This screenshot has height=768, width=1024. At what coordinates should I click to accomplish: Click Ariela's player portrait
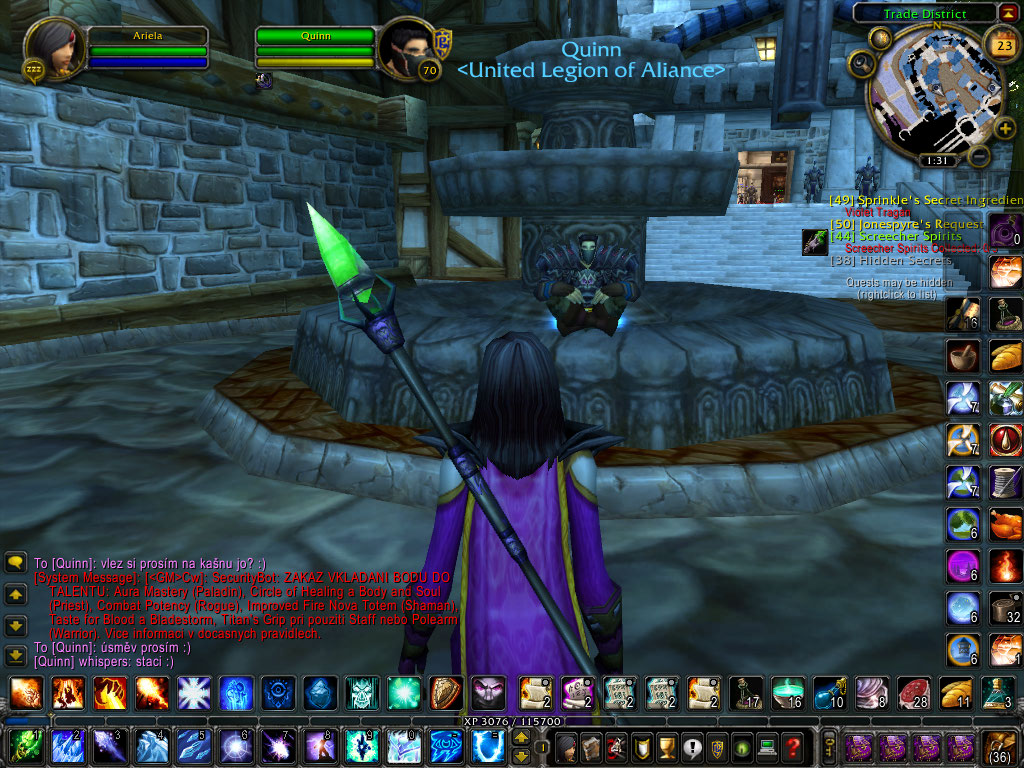[52, 47]
